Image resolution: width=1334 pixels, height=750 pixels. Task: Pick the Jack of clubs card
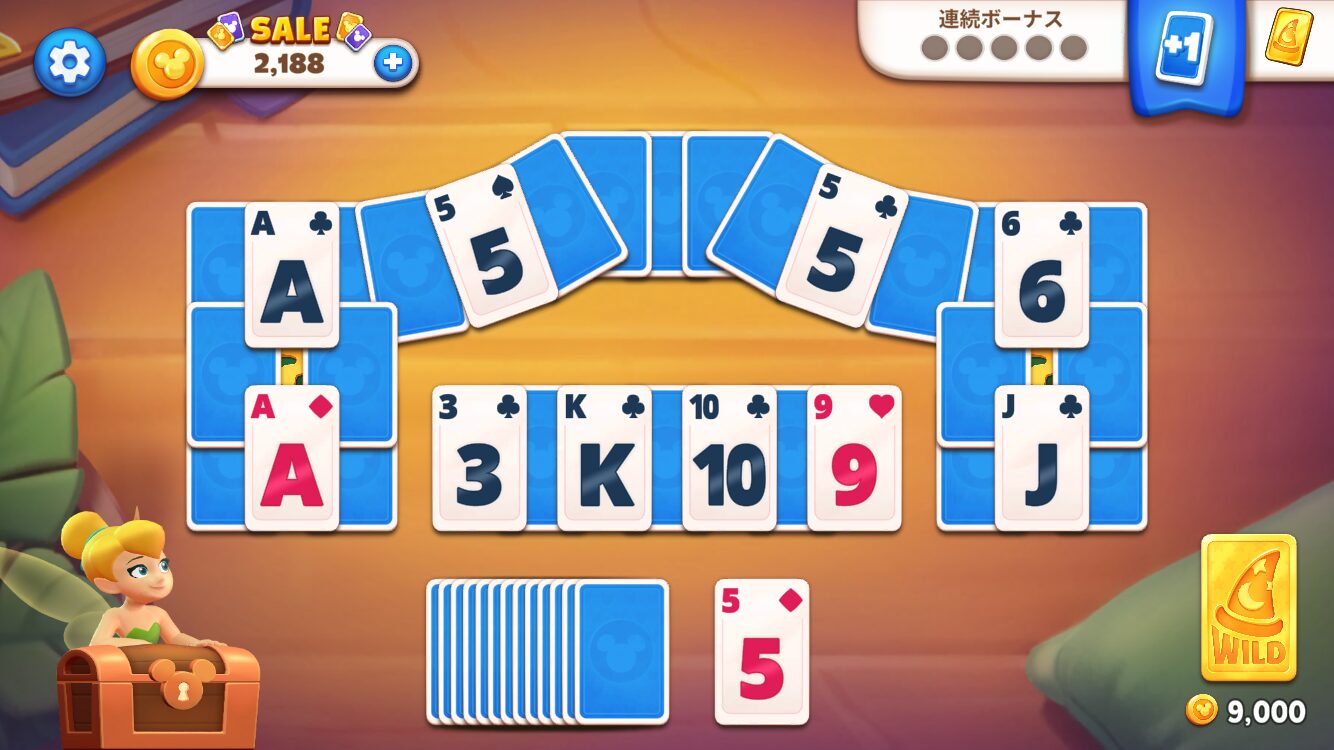click(x=1042, y=458)
